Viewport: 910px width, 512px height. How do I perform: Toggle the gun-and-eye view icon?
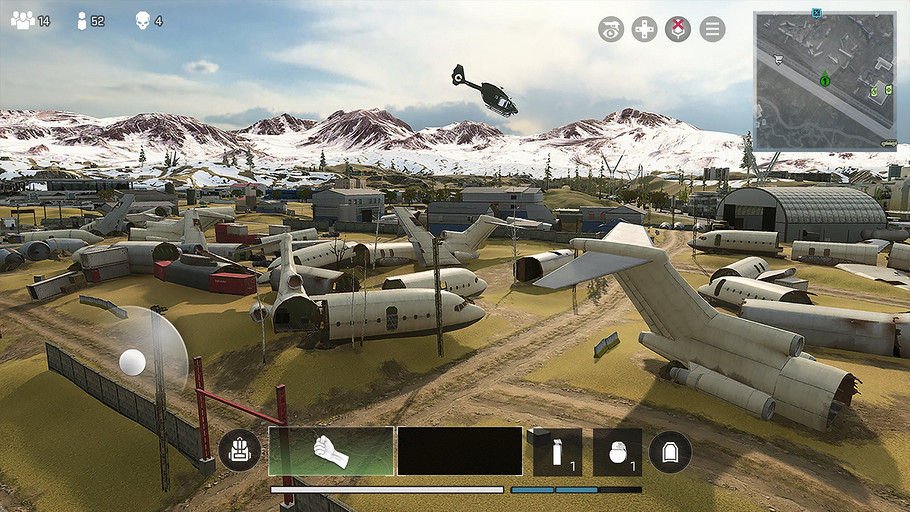pyautogui.click(x=611, y=29)
